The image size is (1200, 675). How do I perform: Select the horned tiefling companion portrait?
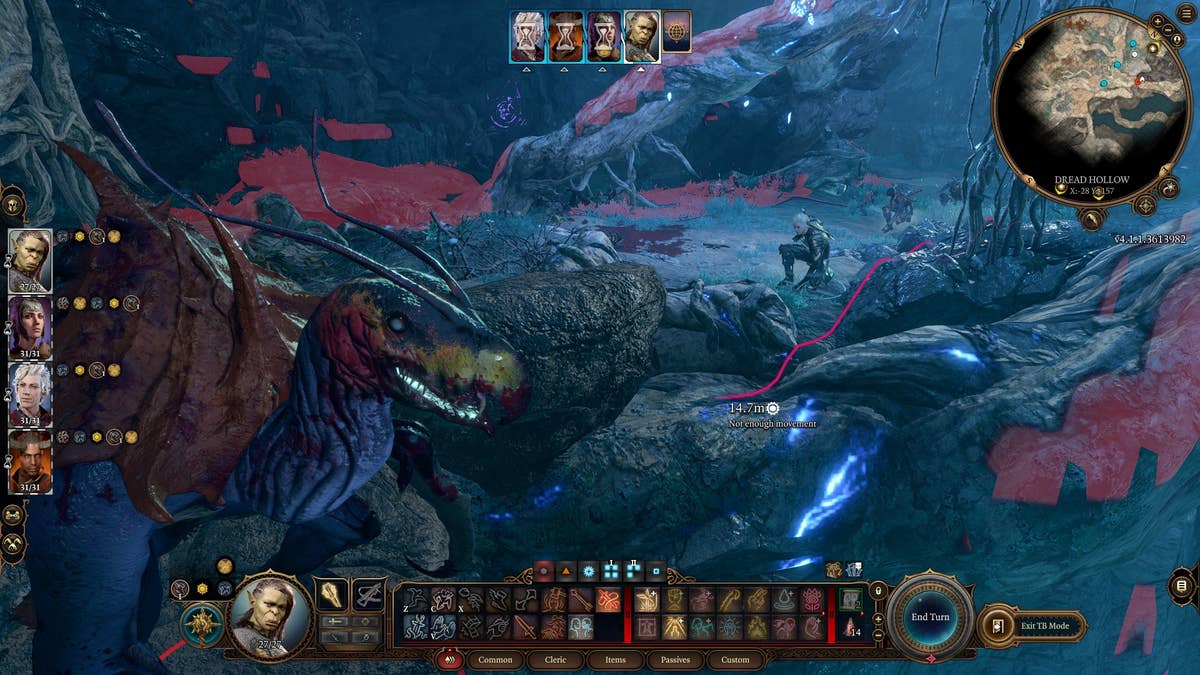pyautogui.click(x=30, y=460)
